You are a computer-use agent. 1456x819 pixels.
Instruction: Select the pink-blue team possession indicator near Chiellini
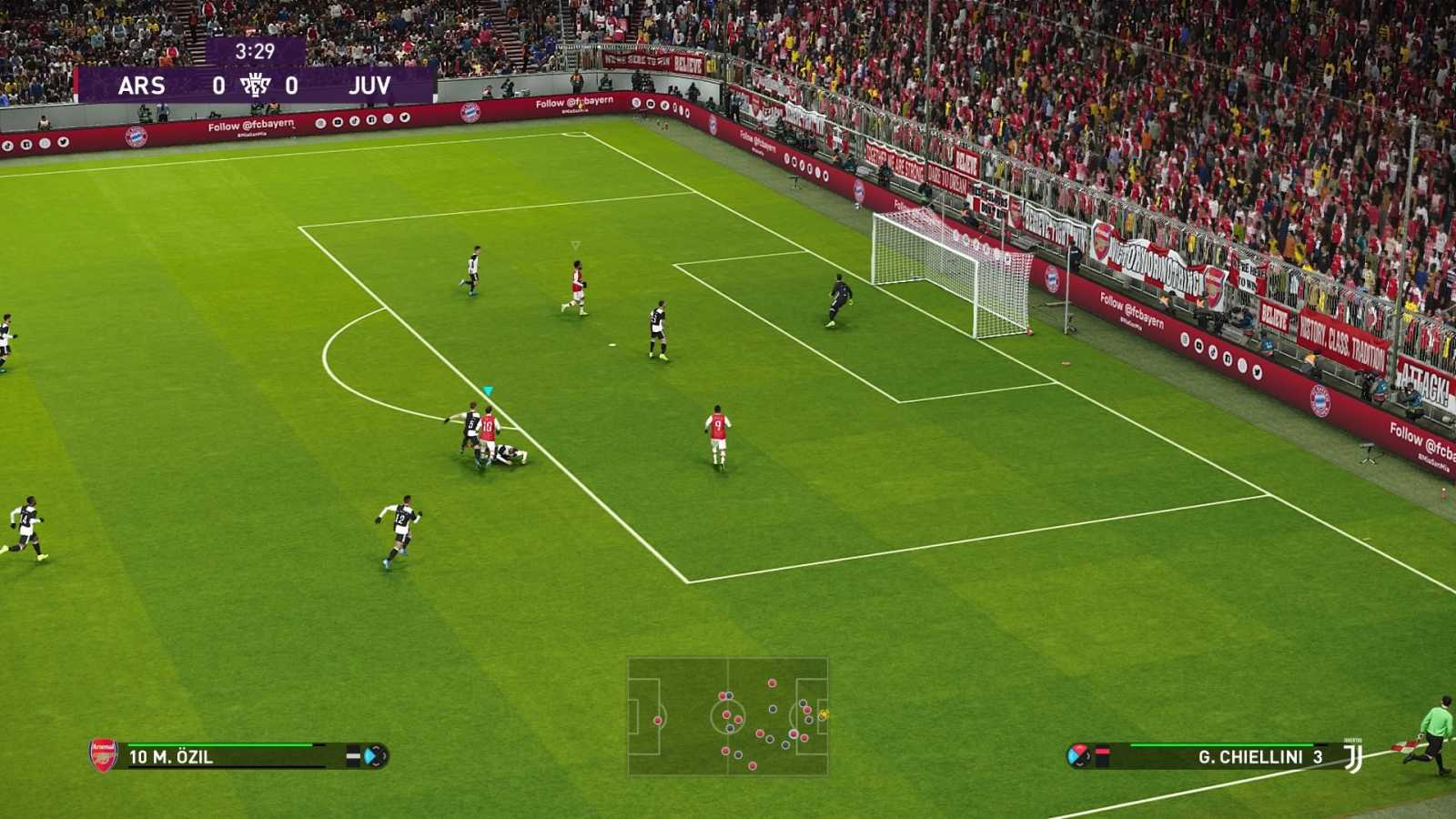(1078, 755)
